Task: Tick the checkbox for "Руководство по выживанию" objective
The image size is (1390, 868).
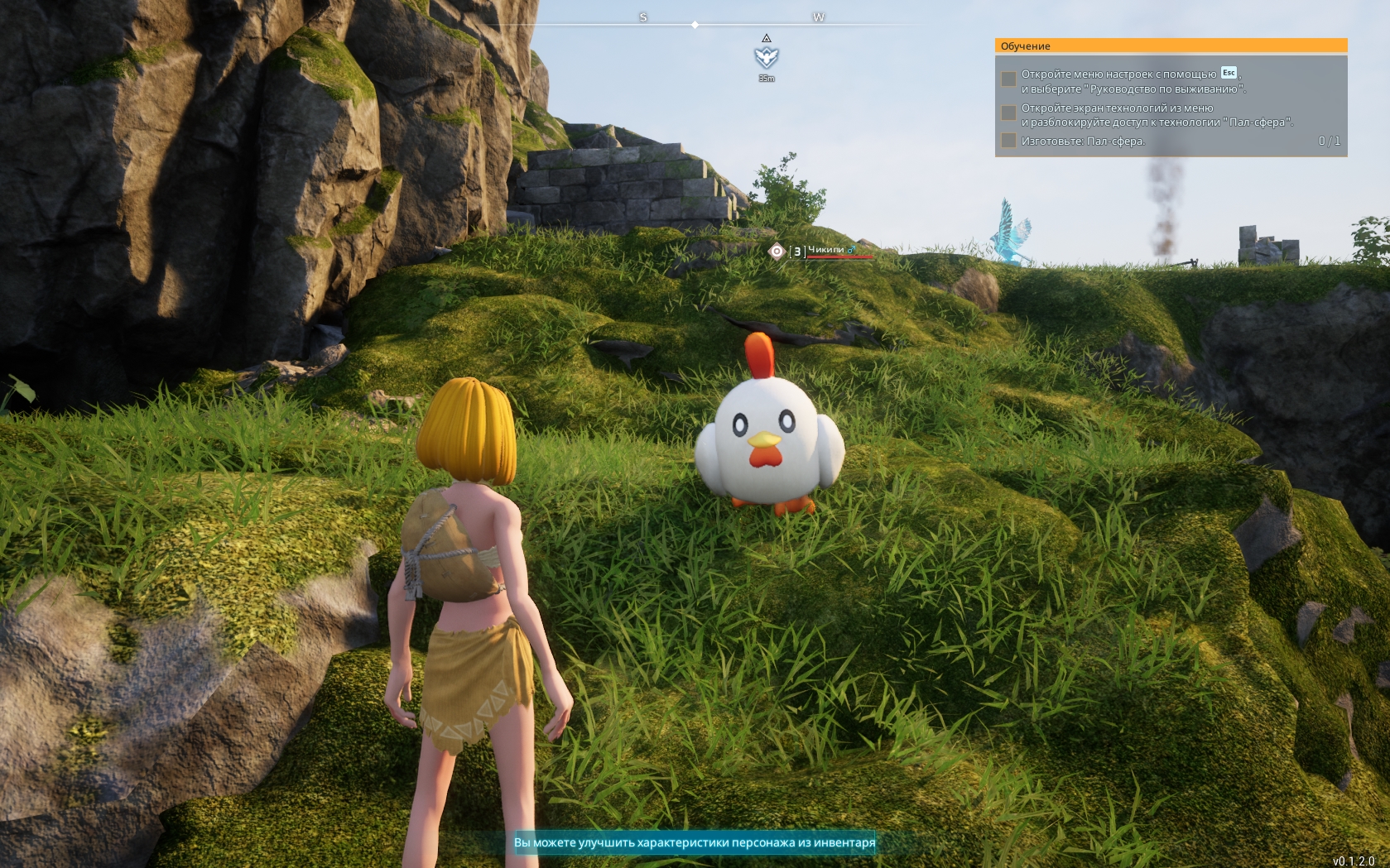Action: (x=1008, y=79)
